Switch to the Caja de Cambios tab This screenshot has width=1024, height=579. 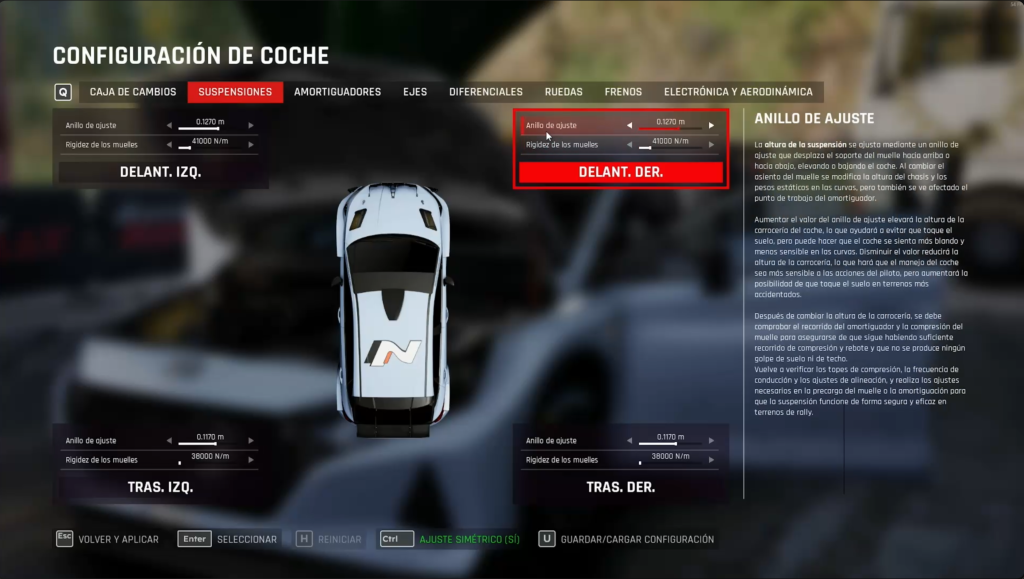pyautogui.click(x=132, y=92)
